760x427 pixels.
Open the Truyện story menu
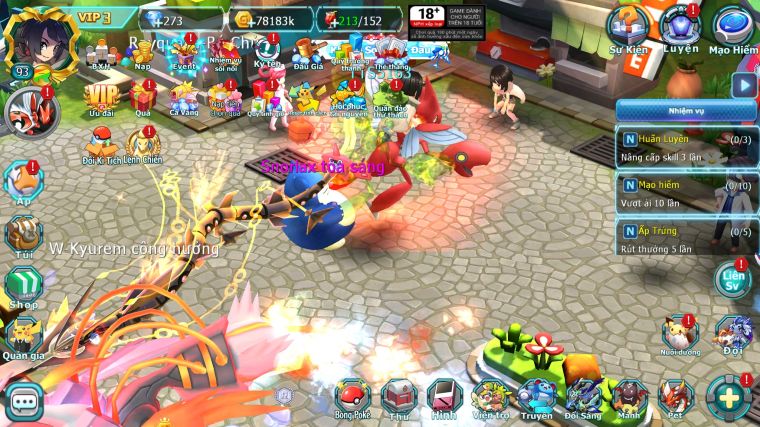537,396
